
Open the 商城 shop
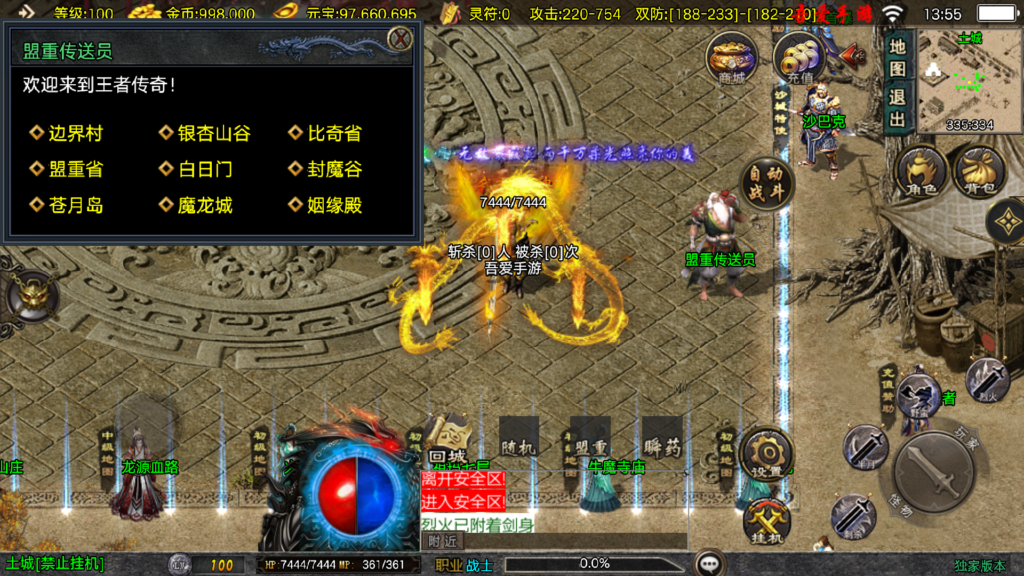click(731, 57)
